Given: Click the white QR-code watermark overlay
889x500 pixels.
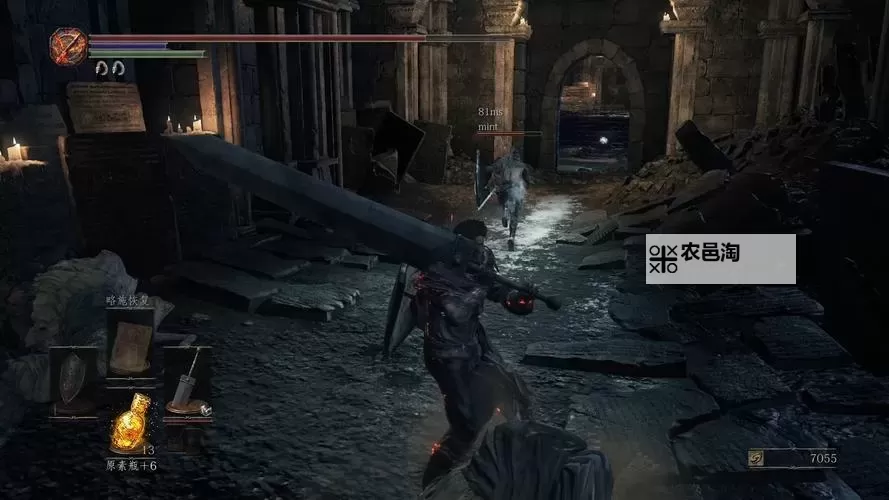Looking at the screenshot, I should point(720,259).
